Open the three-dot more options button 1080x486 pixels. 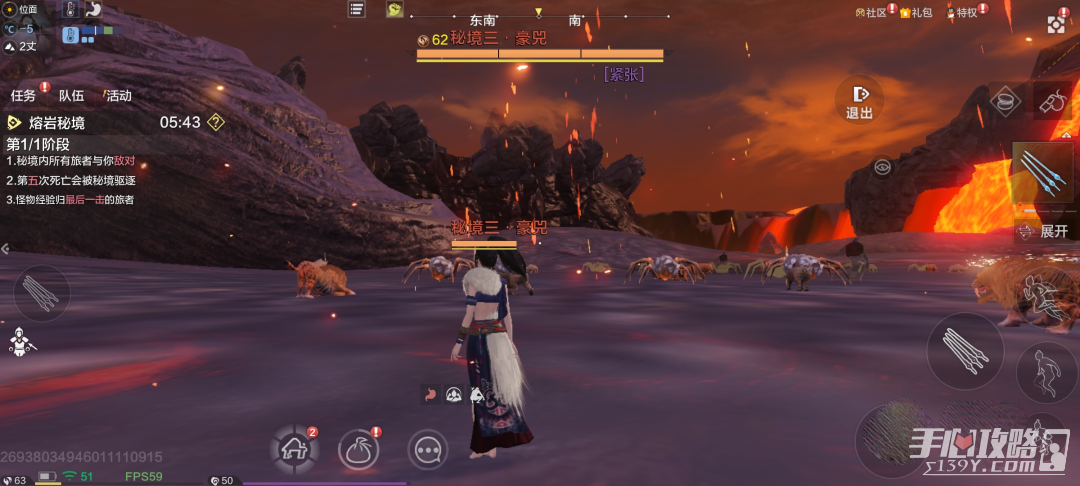click(x=427, y=450)
